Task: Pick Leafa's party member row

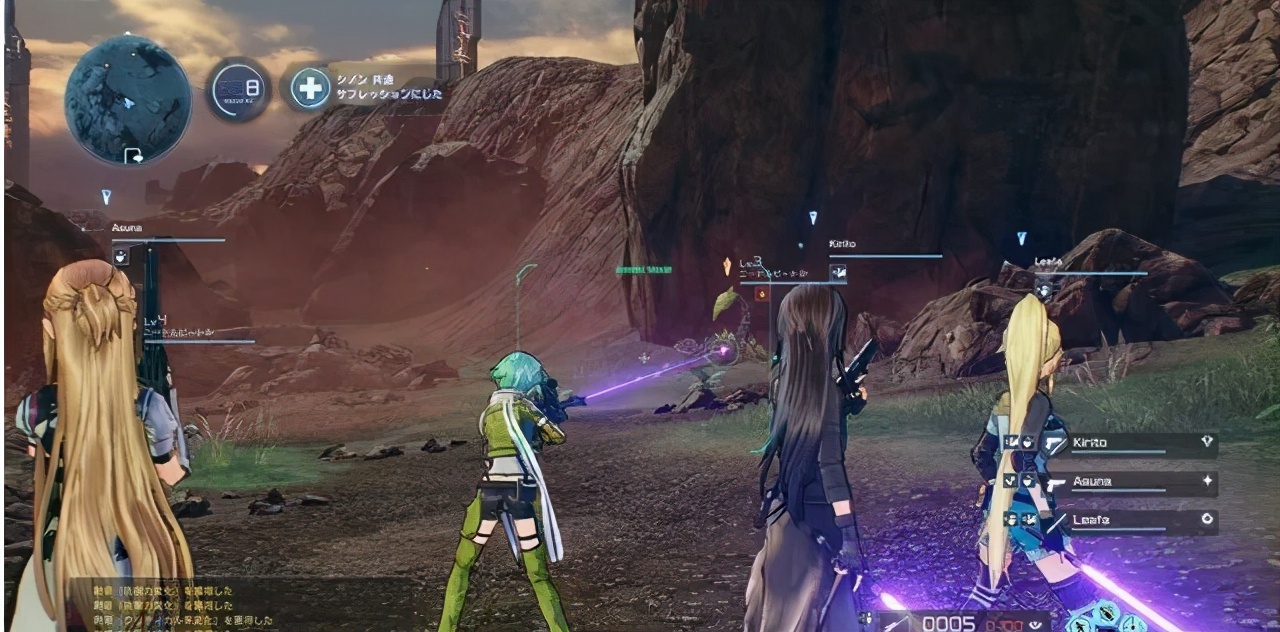Action: coord(1110,521)
